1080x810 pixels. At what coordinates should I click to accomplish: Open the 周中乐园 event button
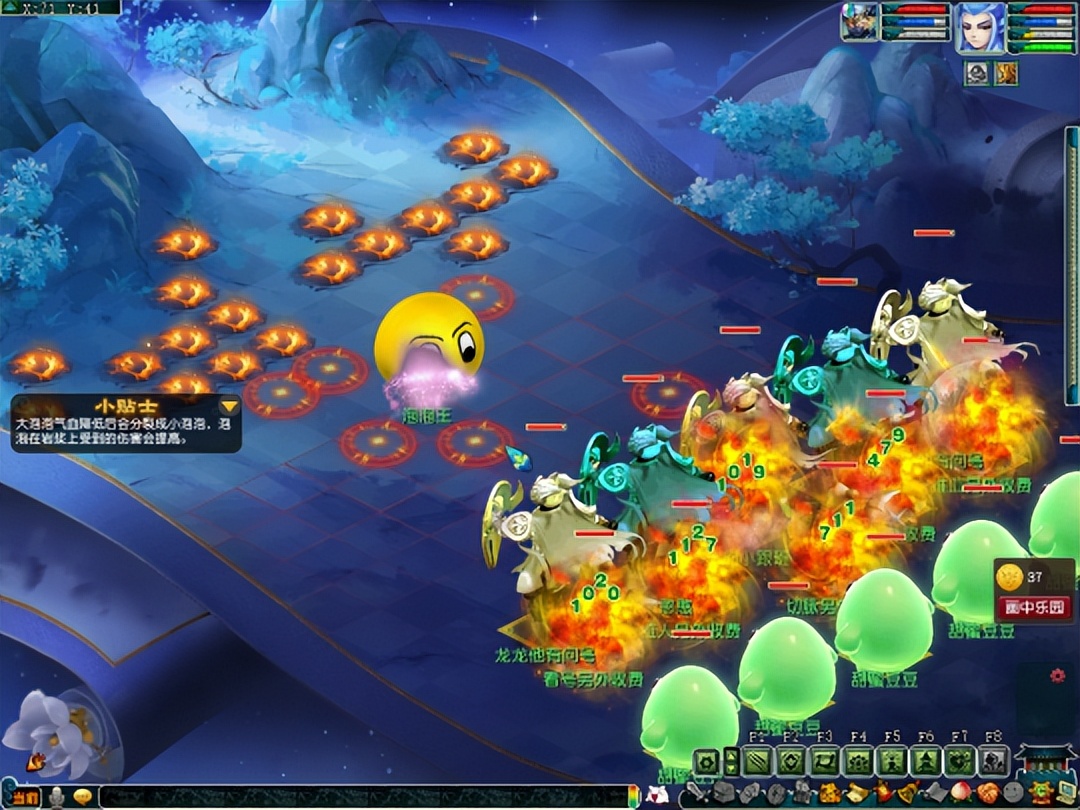[x=1034, y=606]
